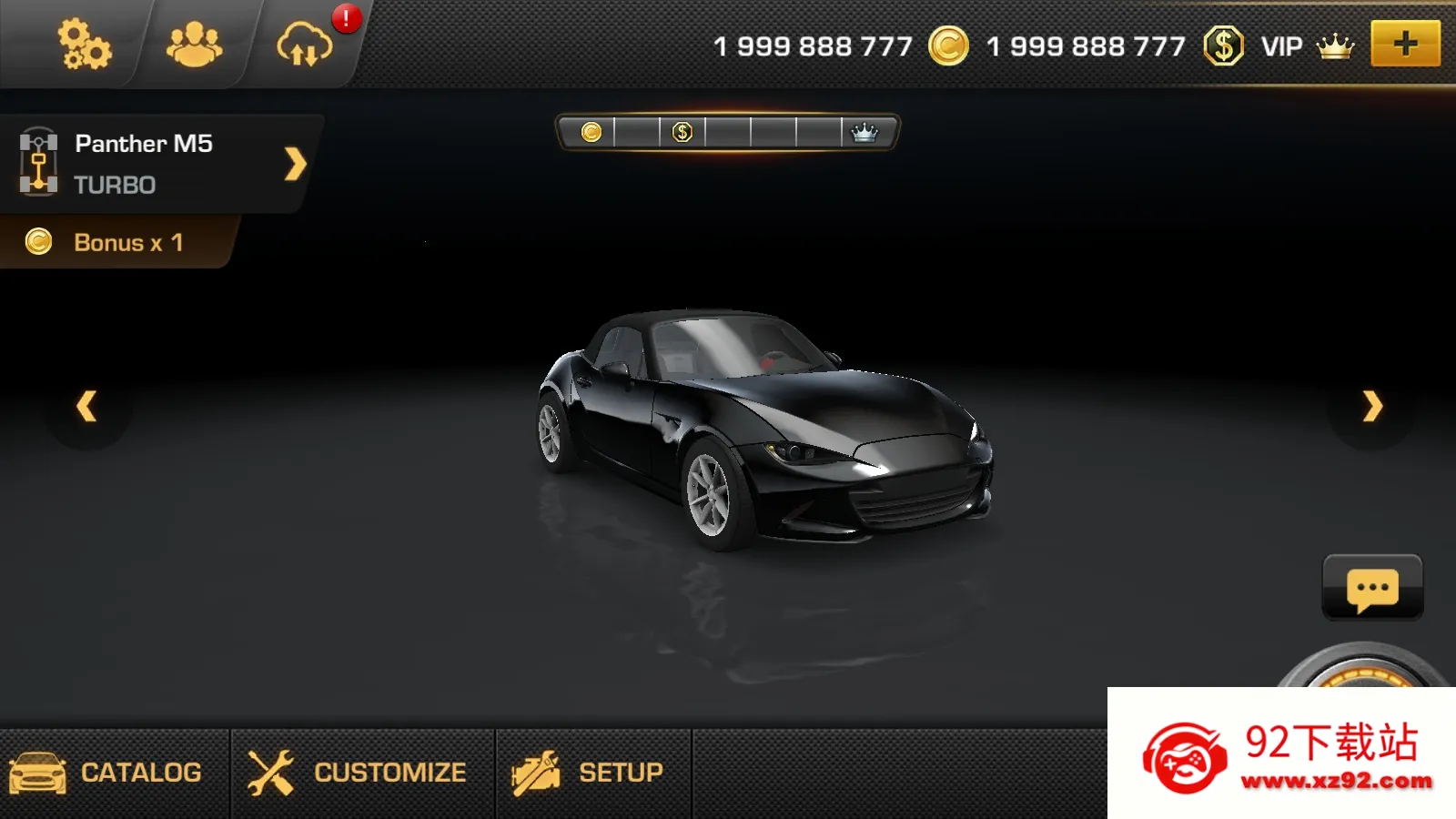
Task: Click the dollar milestone slot on progress bar
Action: click(x=681, y=133)
